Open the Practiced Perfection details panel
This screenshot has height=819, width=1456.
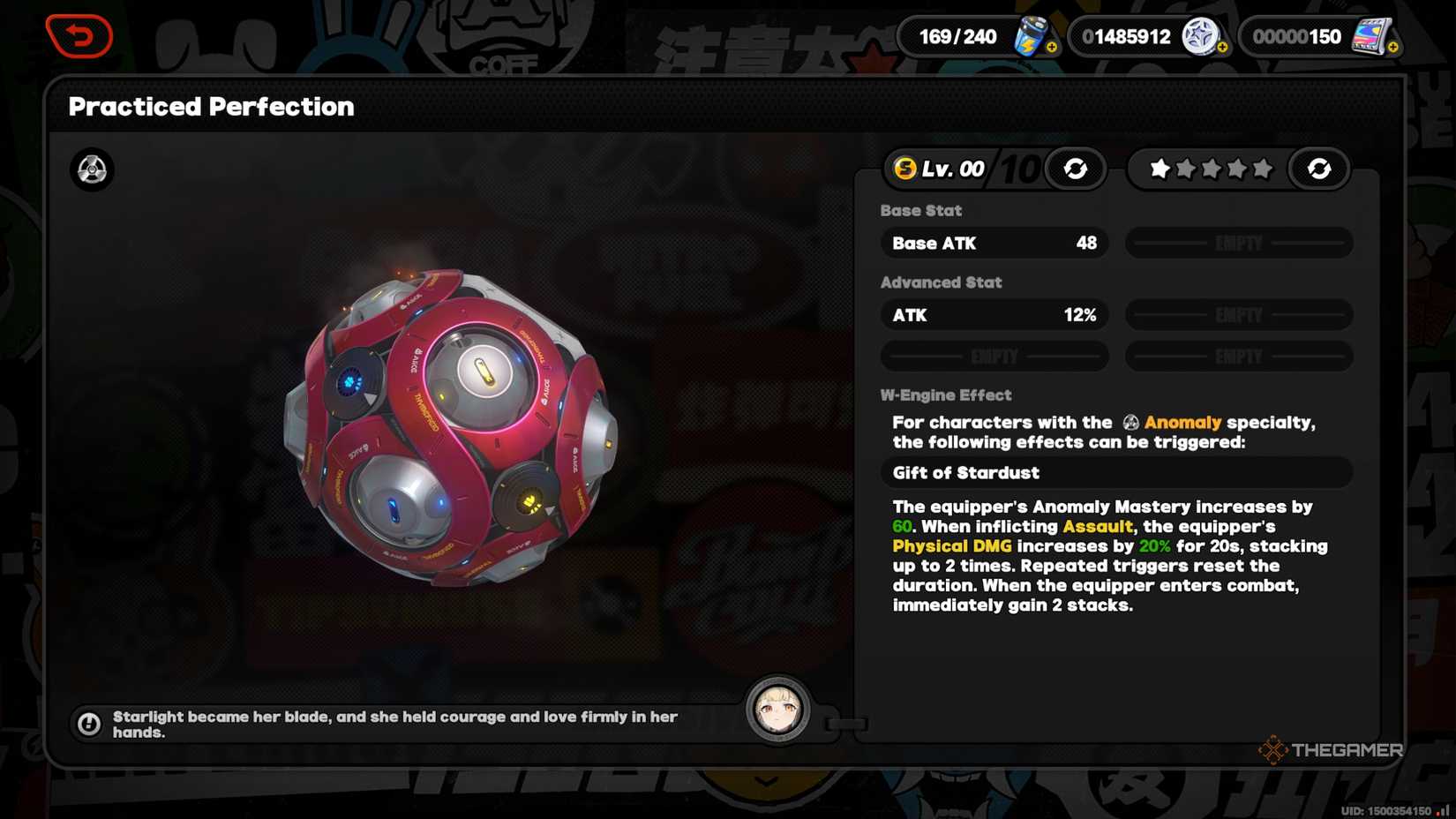pos(212,106)
